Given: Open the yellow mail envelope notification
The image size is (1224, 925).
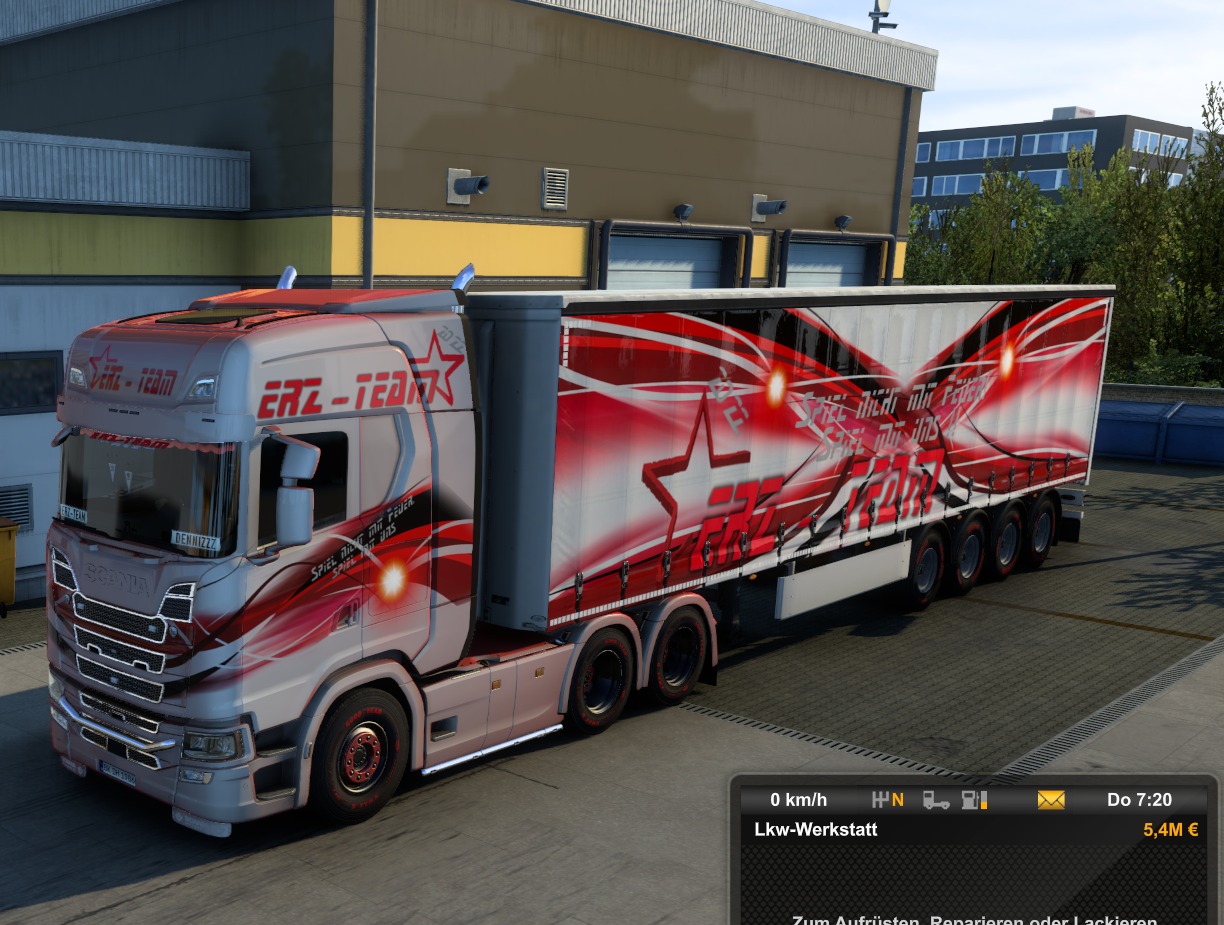Looking at the screenshot, I should [1051, 800].
